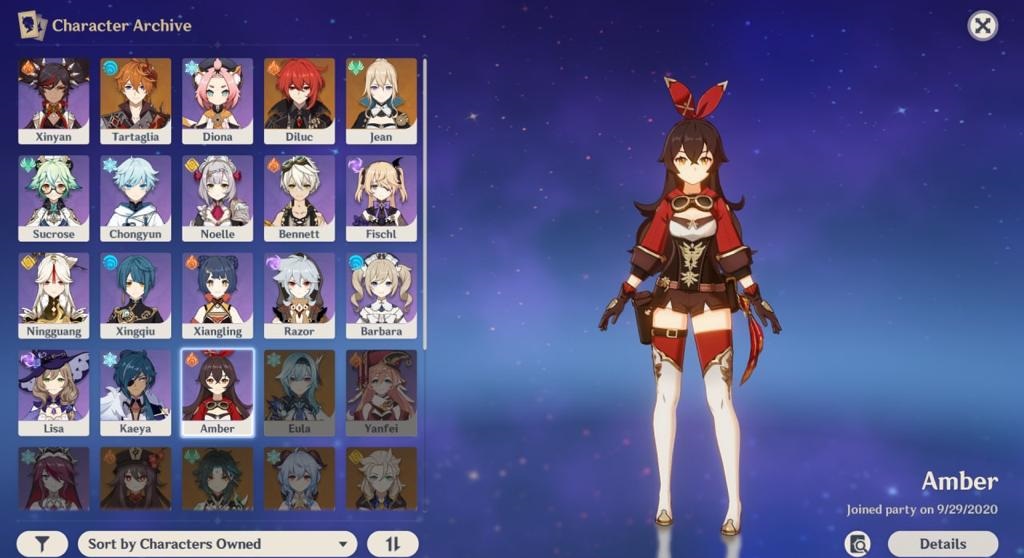Viewport: 1024px width, 558px height.
Task: Toggle the sort order arrows button
Action: tap(392, 544)
